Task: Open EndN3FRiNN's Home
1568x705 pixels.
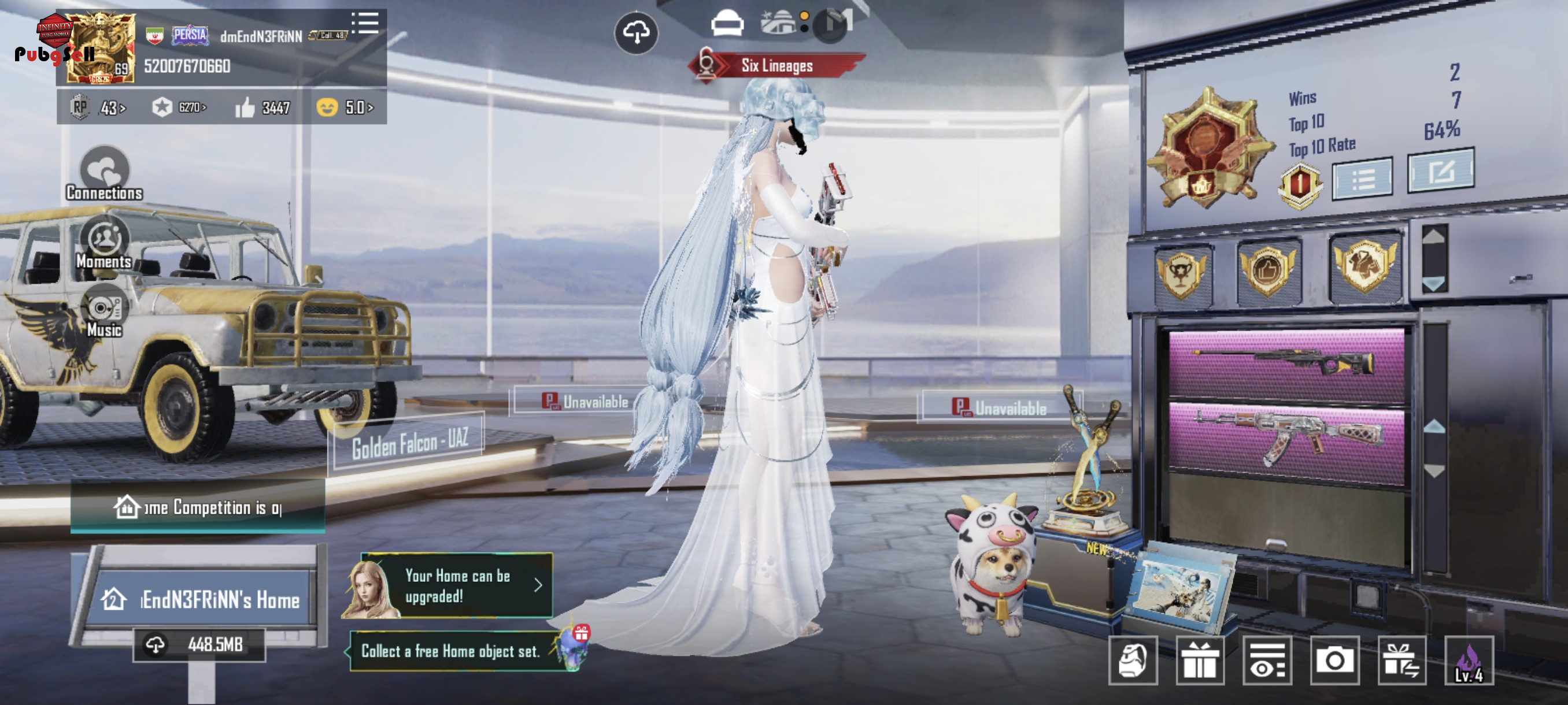Action: click(x=201, y=600)
